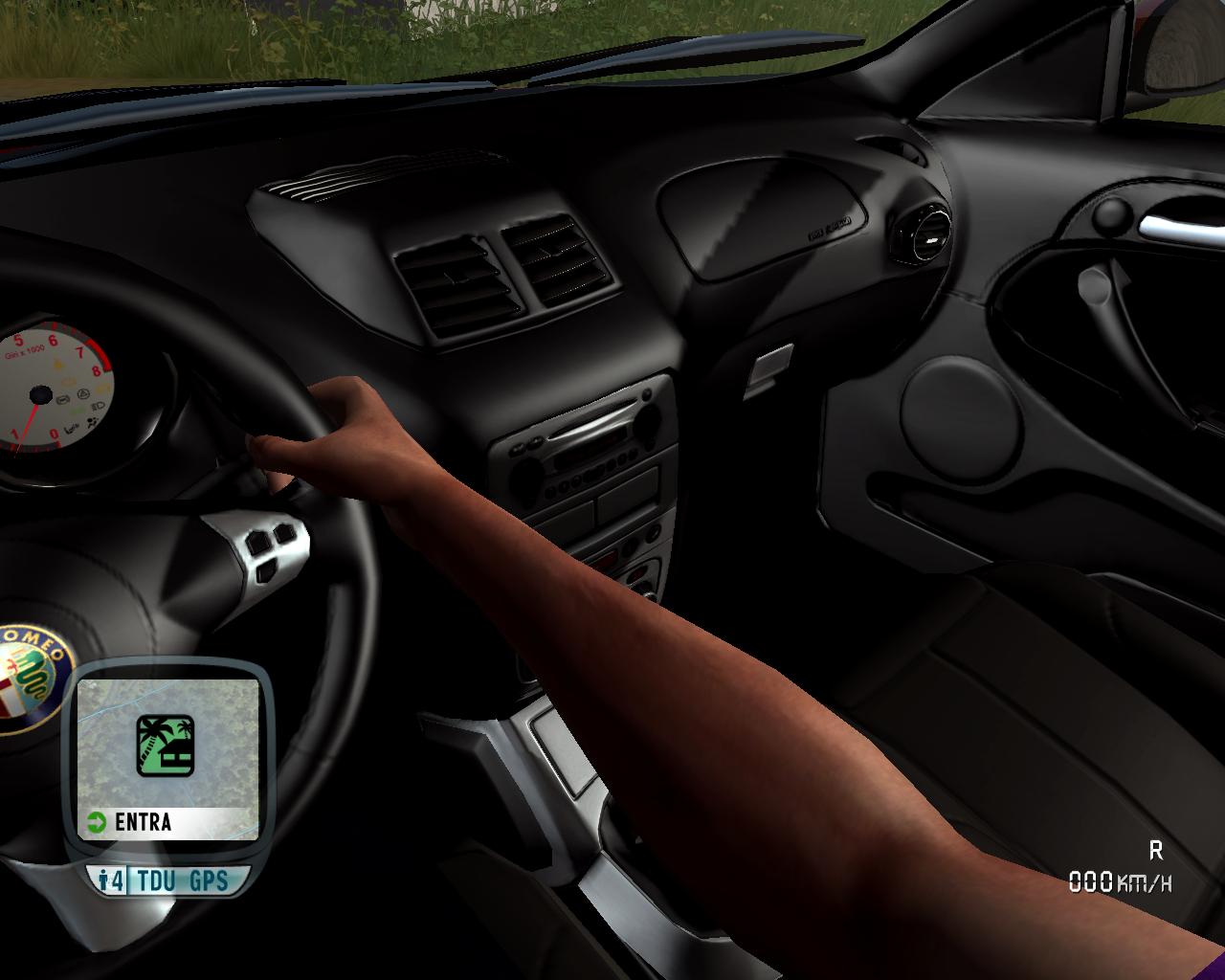Click the player count icon by TDU GPS
1225x980 pixels.
pos(111,880)
